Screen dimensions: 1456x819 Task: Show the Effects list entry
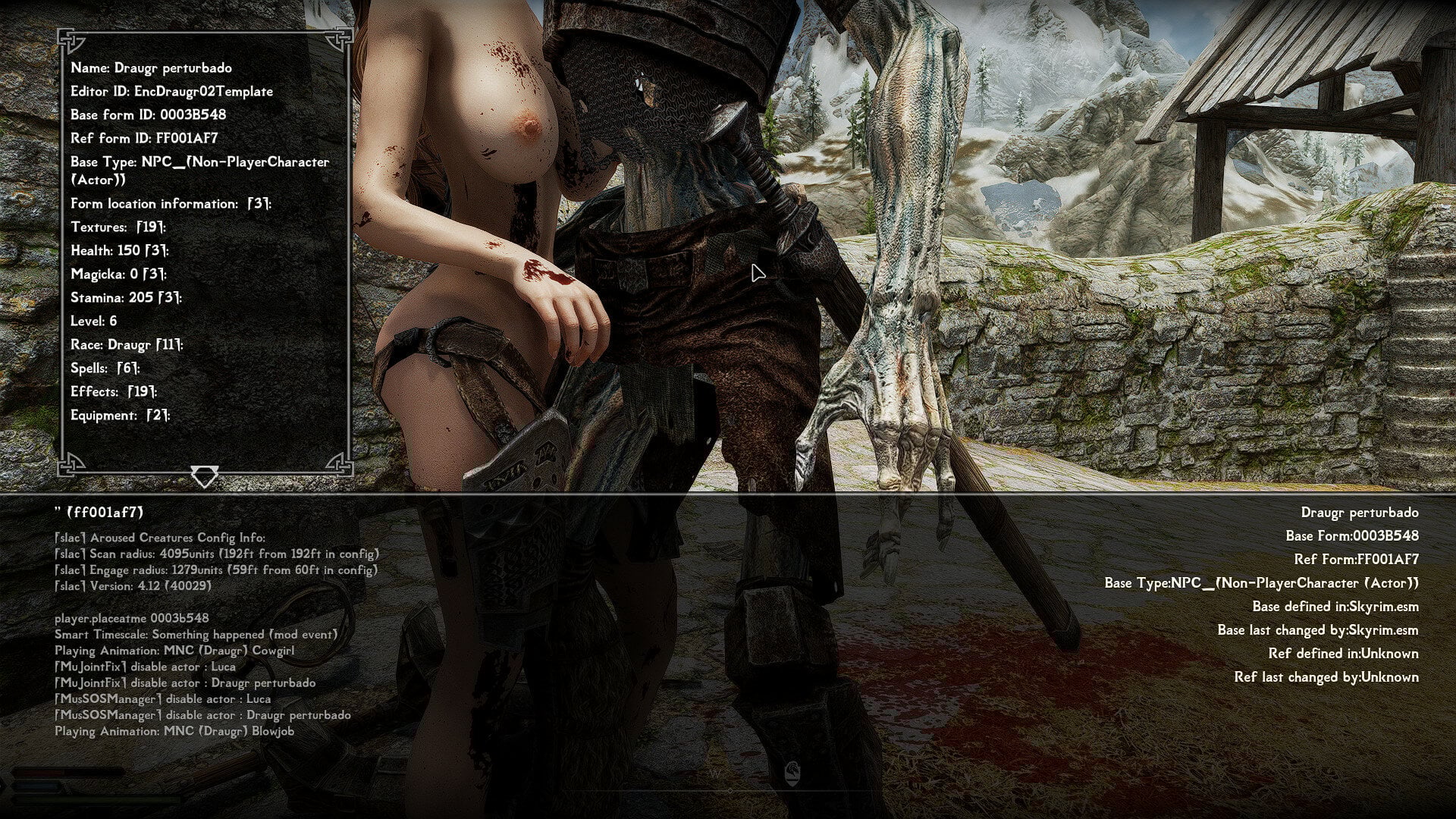click(x=114, y=392)
